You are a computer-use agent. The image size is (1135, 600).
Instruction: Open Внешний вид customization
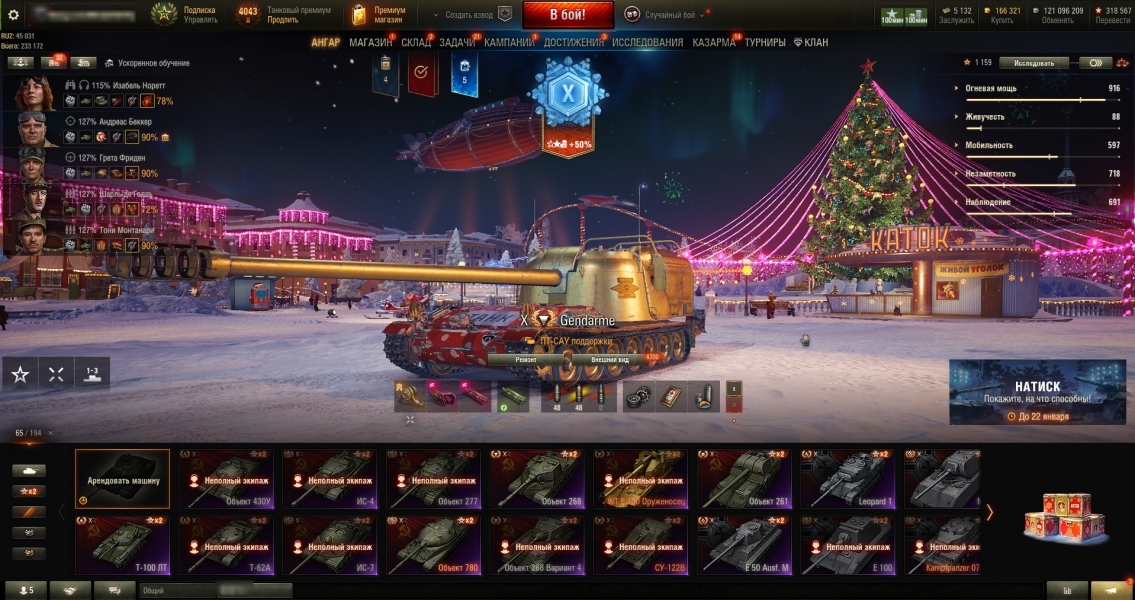(x=608, y=358)
